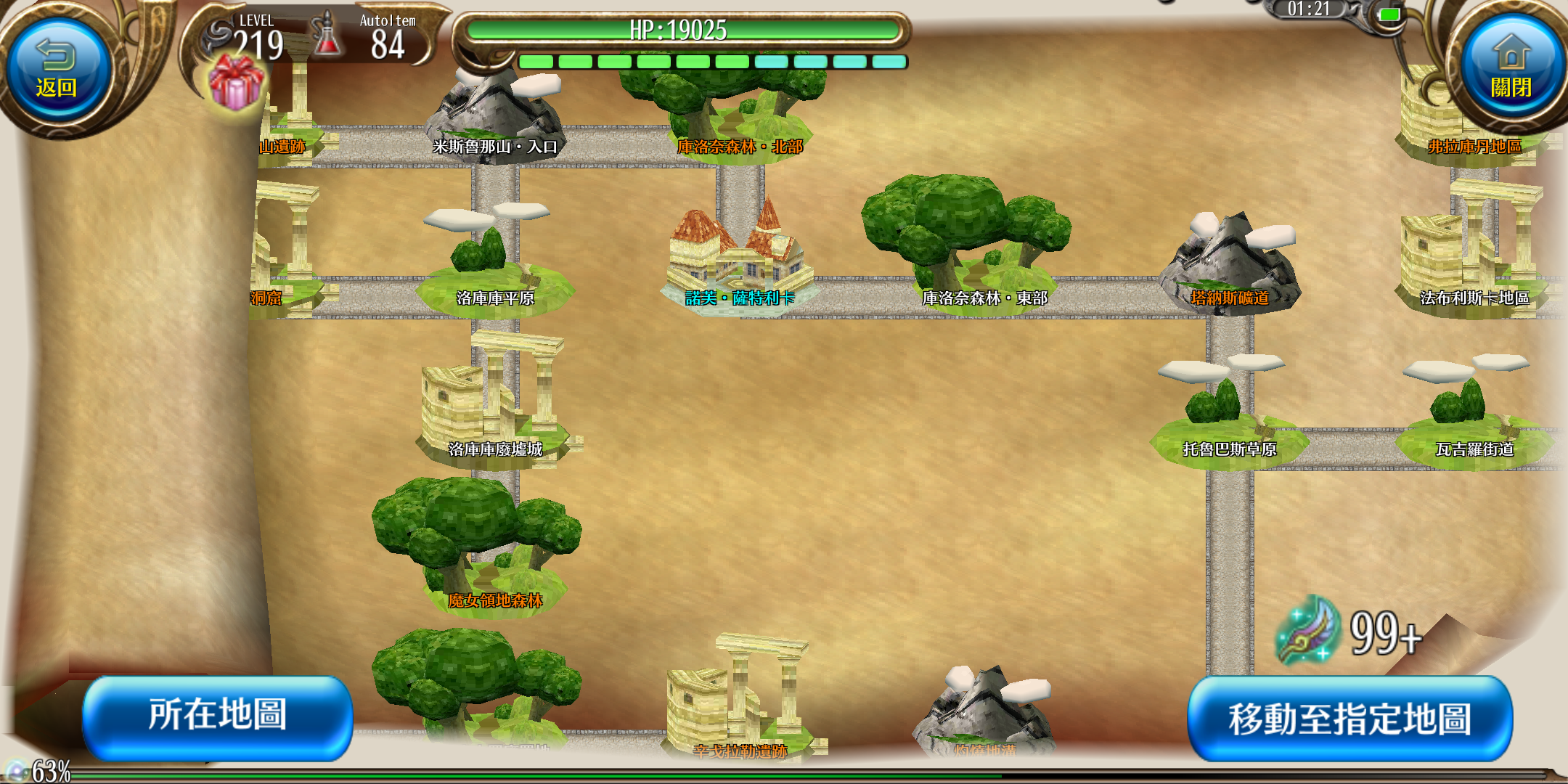Close the map with the 關閉 button

pos(1510,70)
